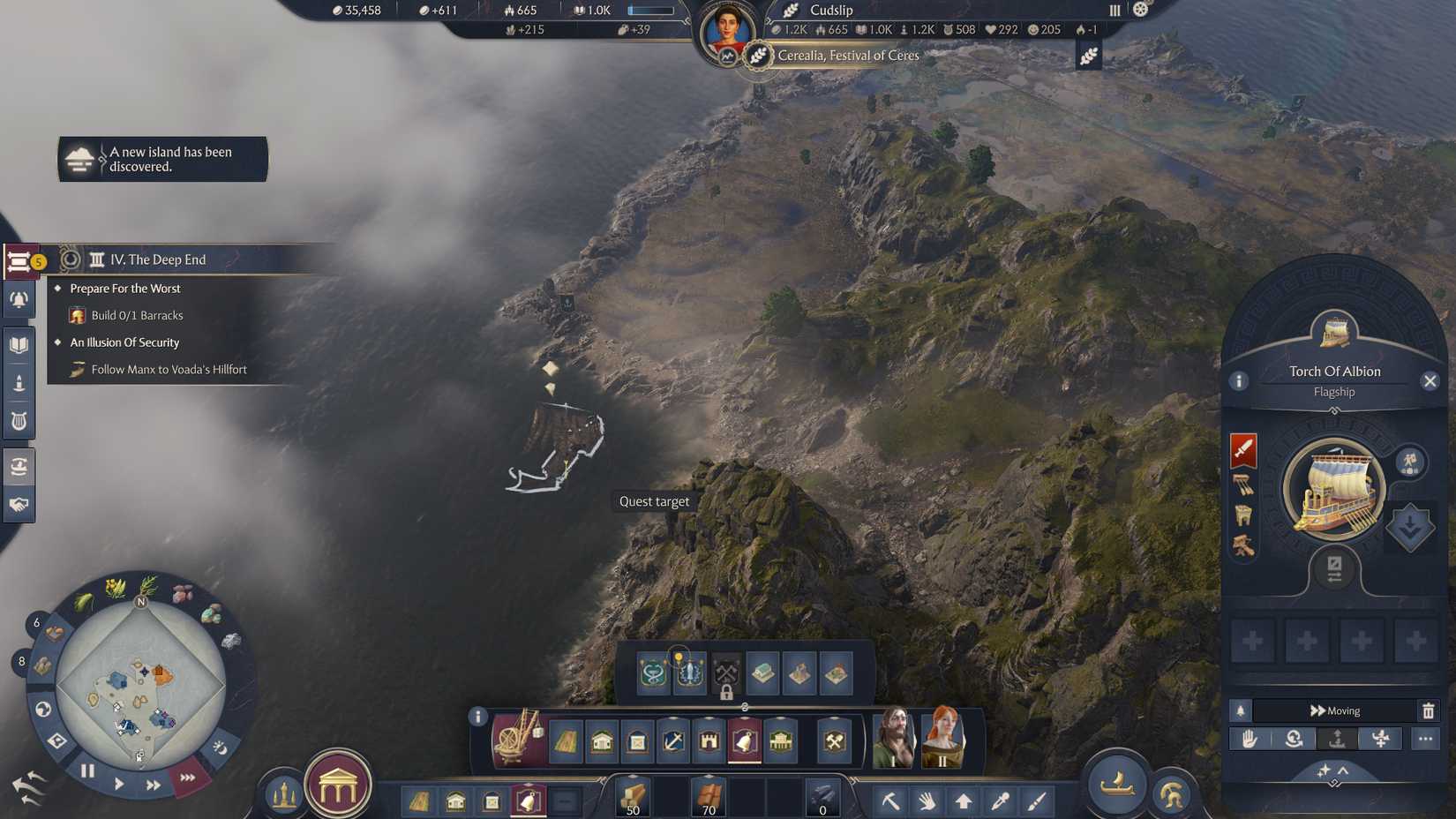Screen dimensions: 1456x819
Task: Toggle the locked blueprint mode padlock
Action: click(726, 693)
